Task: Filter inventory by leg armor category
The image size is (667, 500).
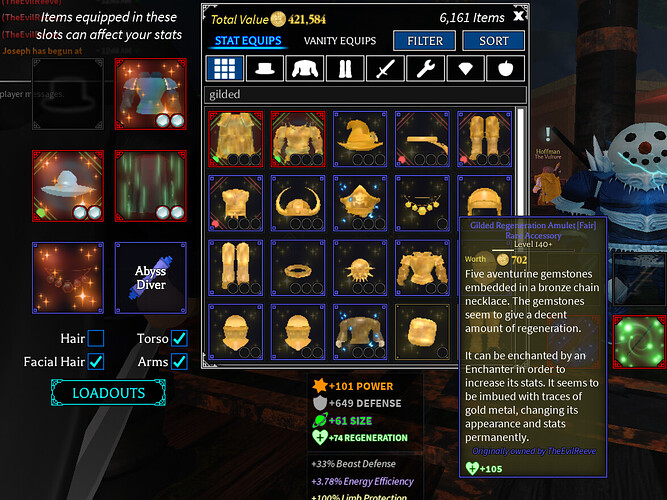Action: click(345, 68)
